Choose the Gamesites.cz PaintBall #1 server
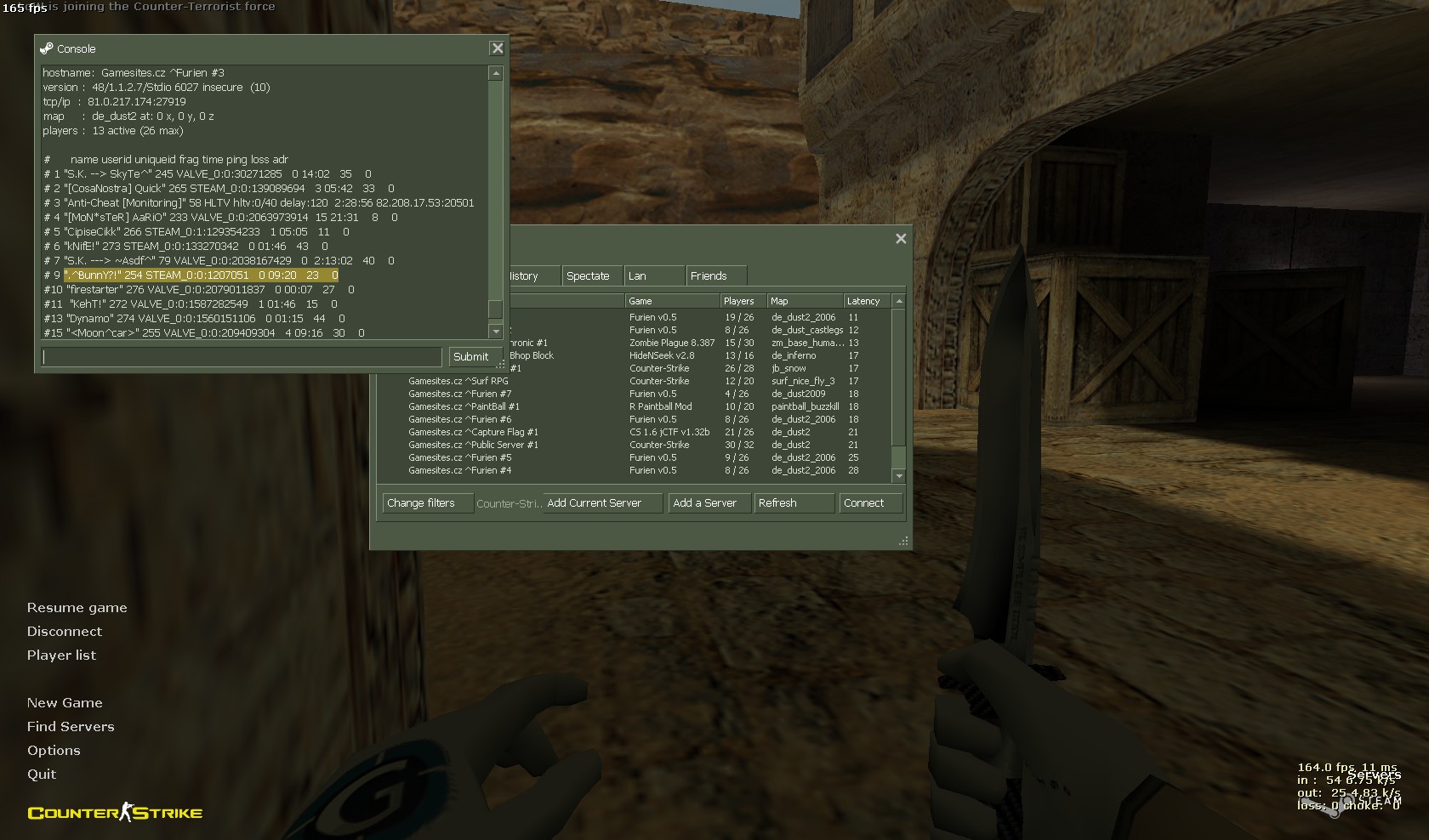This screenshot has height=840, width=1429. 464,406
